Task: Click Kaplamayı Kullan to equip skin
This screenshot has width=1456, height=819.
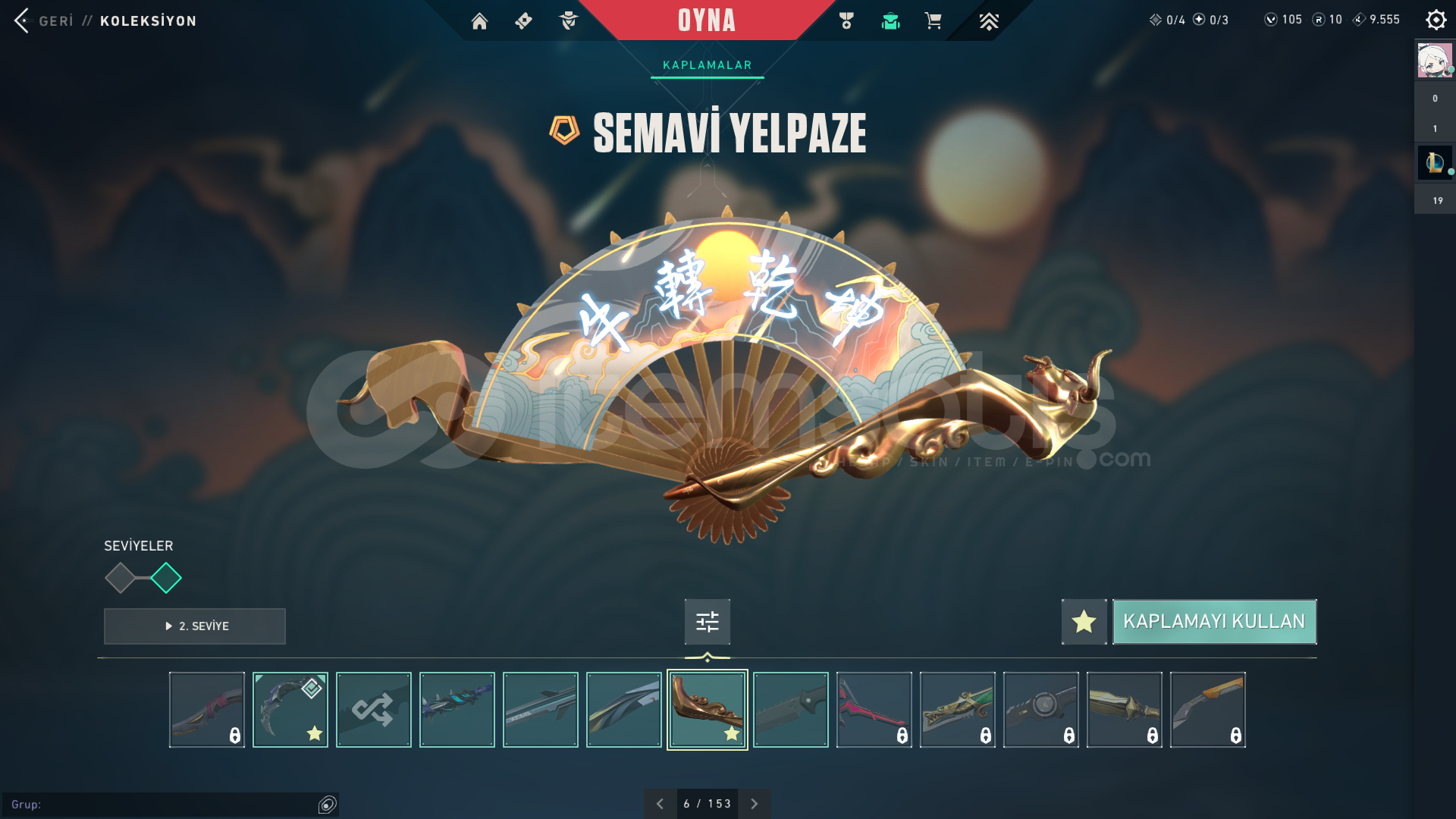Action: (x=1214, y=622)
